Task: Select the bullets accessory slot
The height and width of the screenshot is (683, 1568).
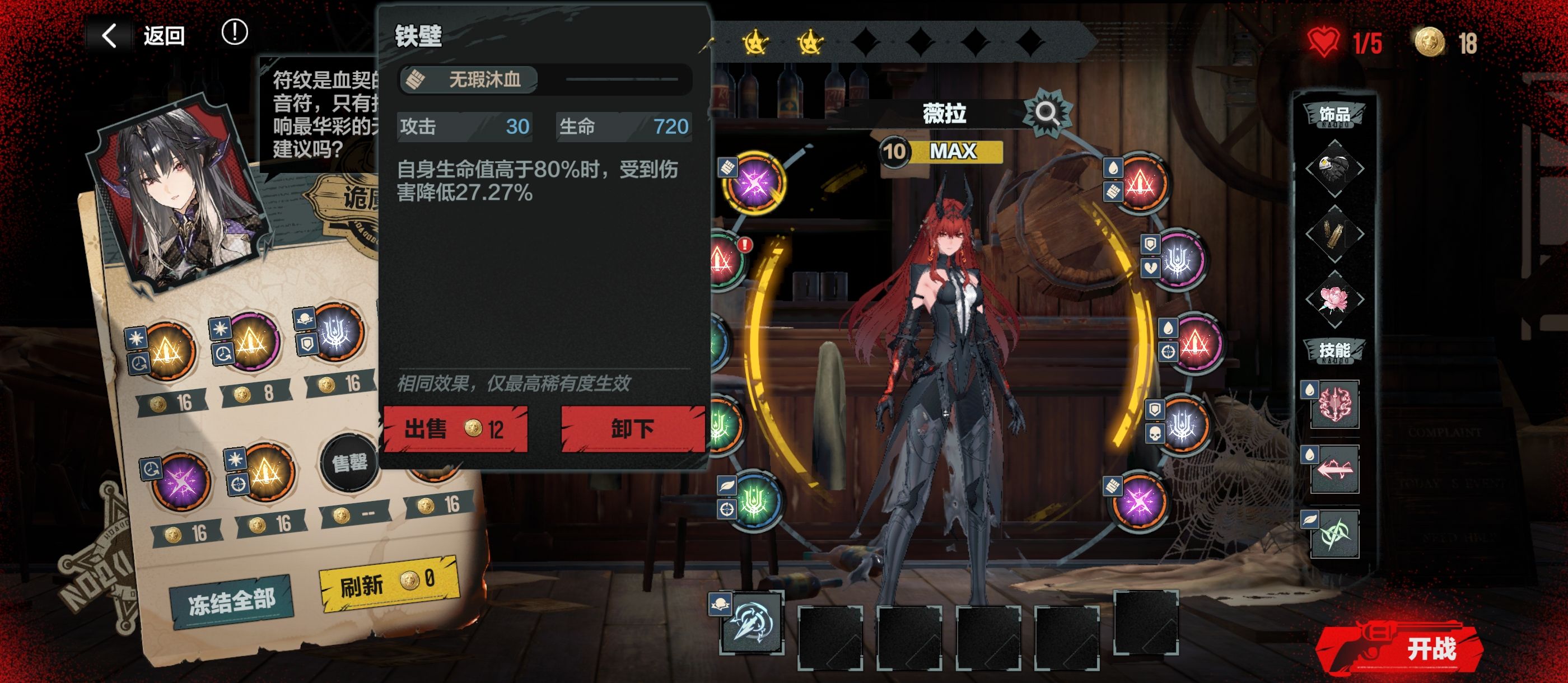Action: click(1334, 234)
